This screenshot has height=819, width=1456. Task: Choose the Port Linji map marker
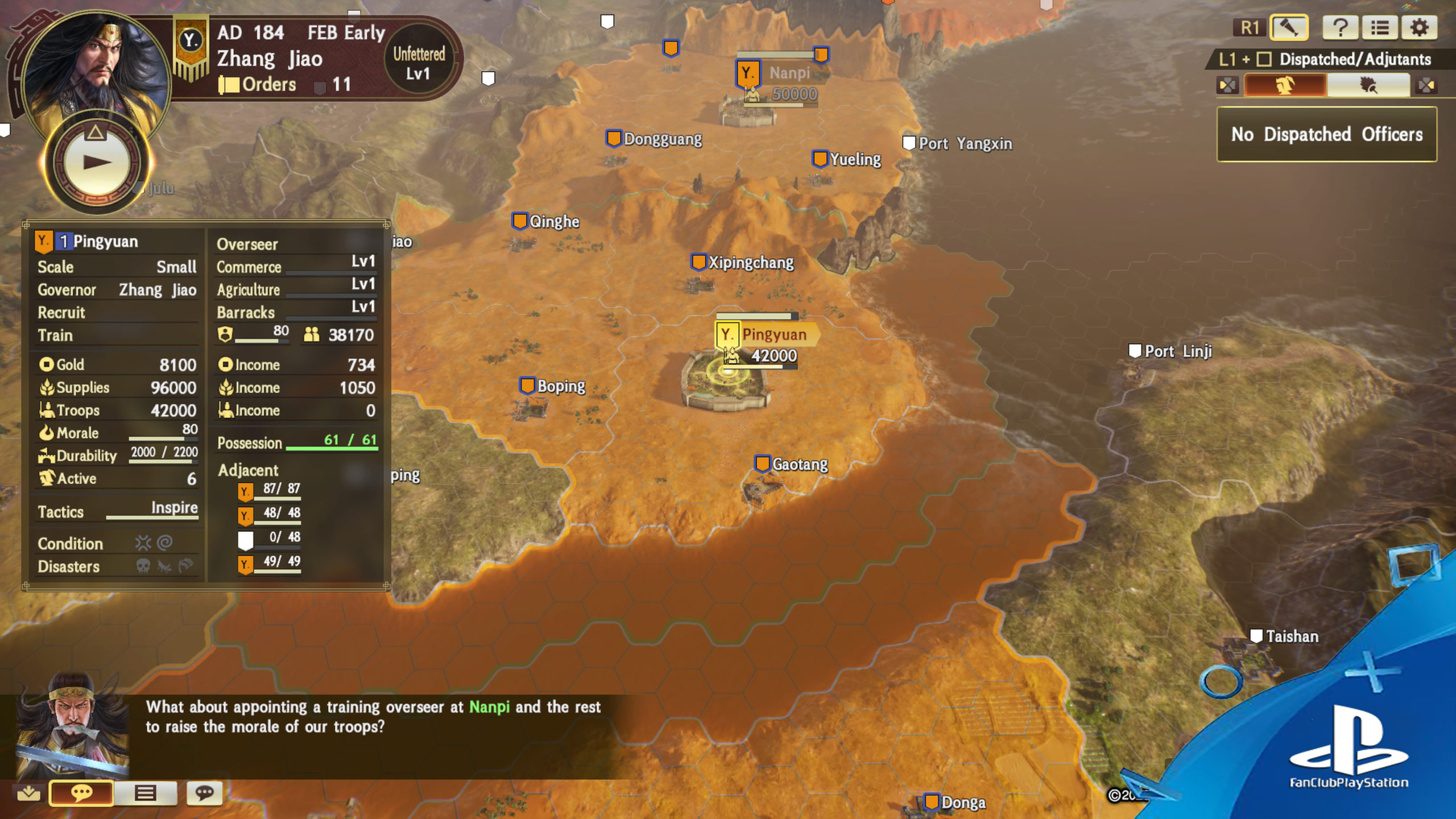(x=1135, y=351)
